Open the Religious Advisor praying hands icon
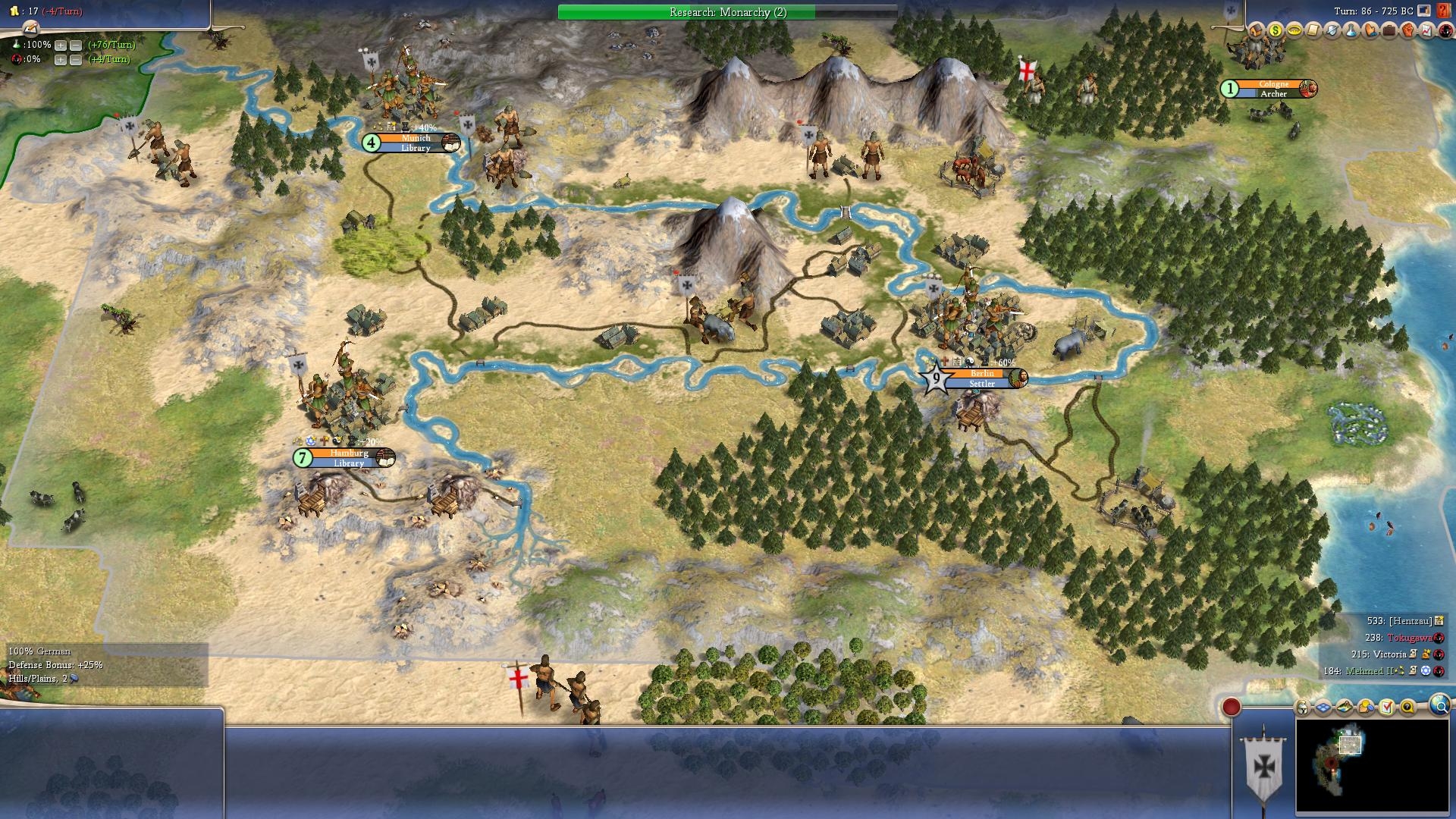Screen dimensions: 1456x819 coord(1370,32)
